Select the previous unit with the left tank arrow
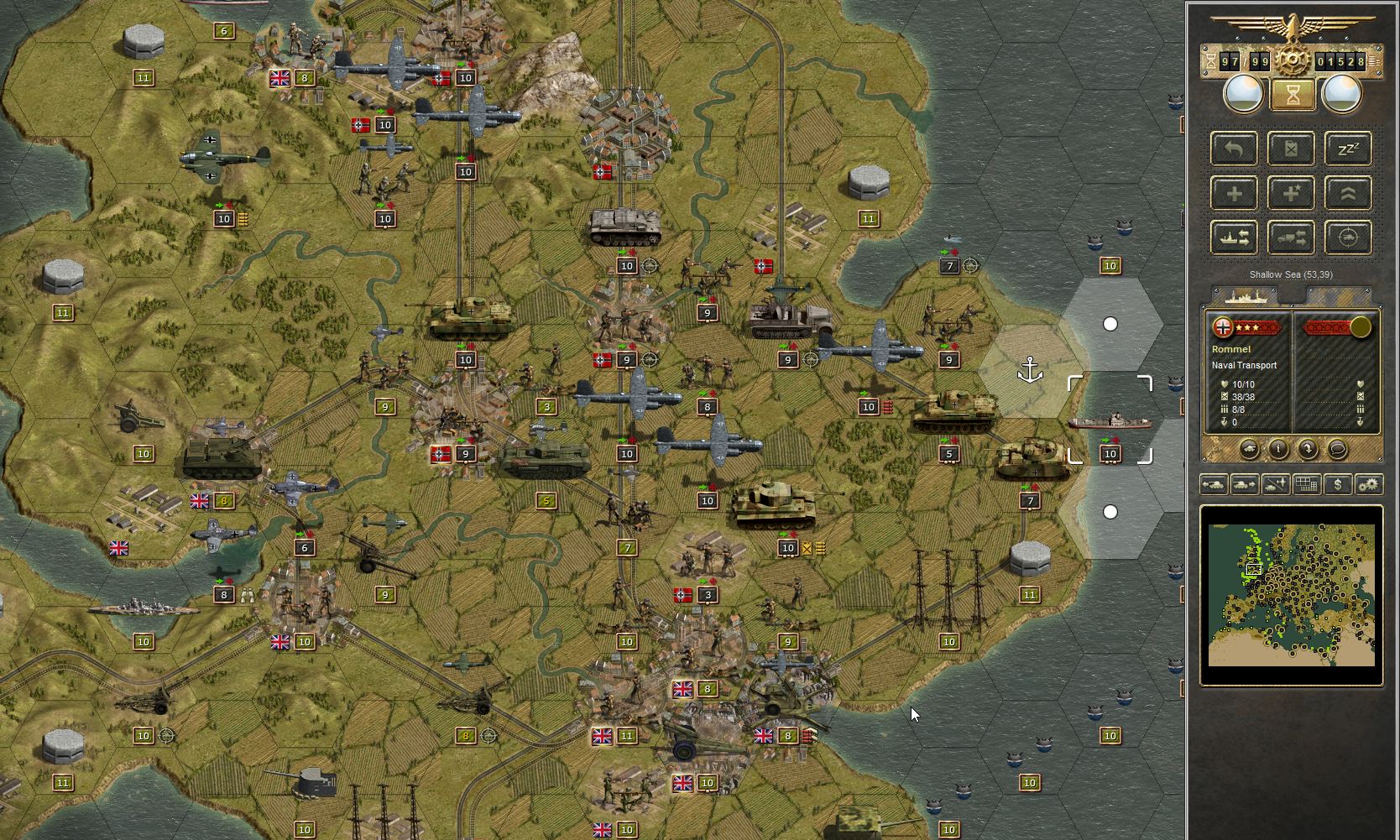This screenshot has height=840, width=1400. click(x=1214, y=485)
